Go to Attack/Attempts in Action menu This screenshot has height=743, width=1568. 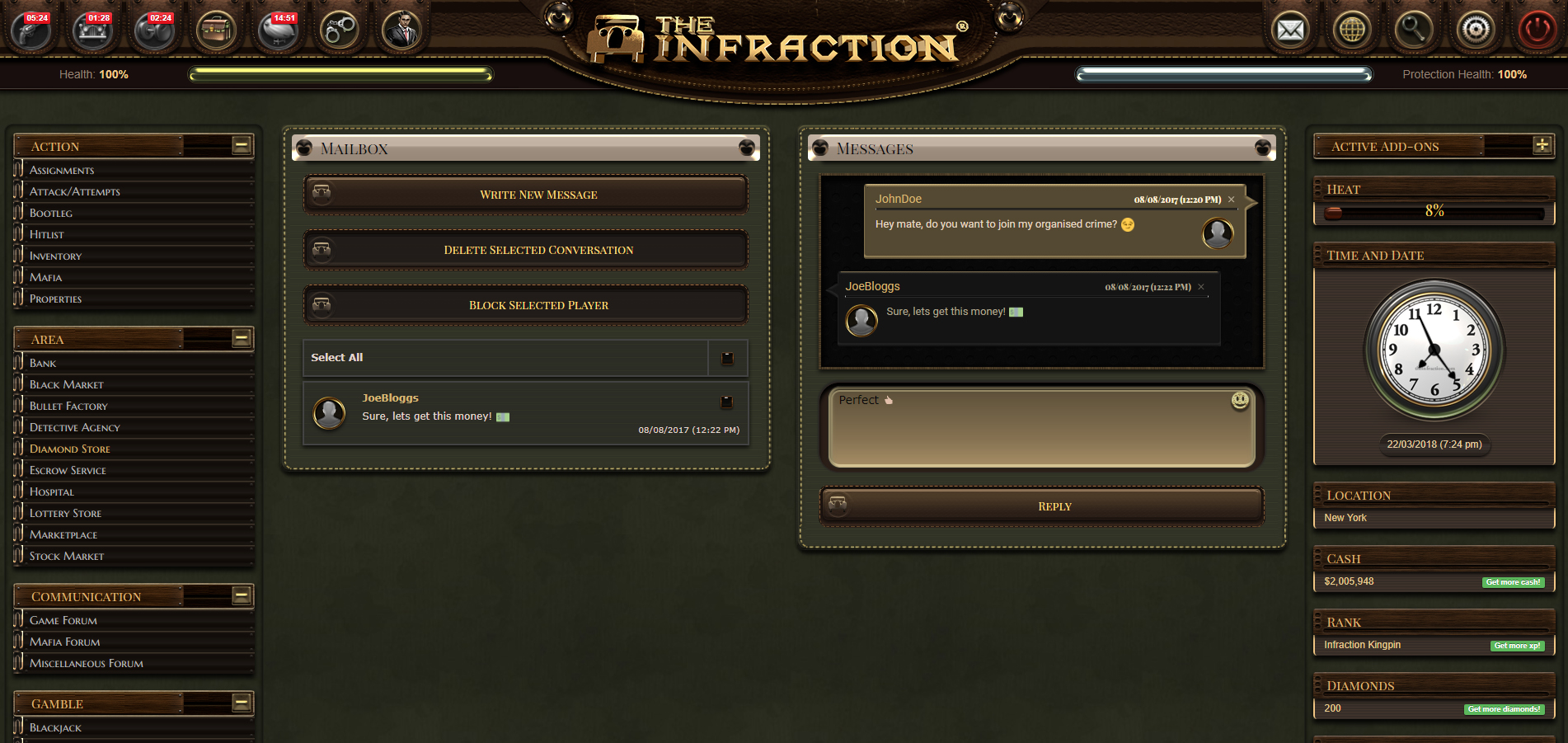(75, 191)
